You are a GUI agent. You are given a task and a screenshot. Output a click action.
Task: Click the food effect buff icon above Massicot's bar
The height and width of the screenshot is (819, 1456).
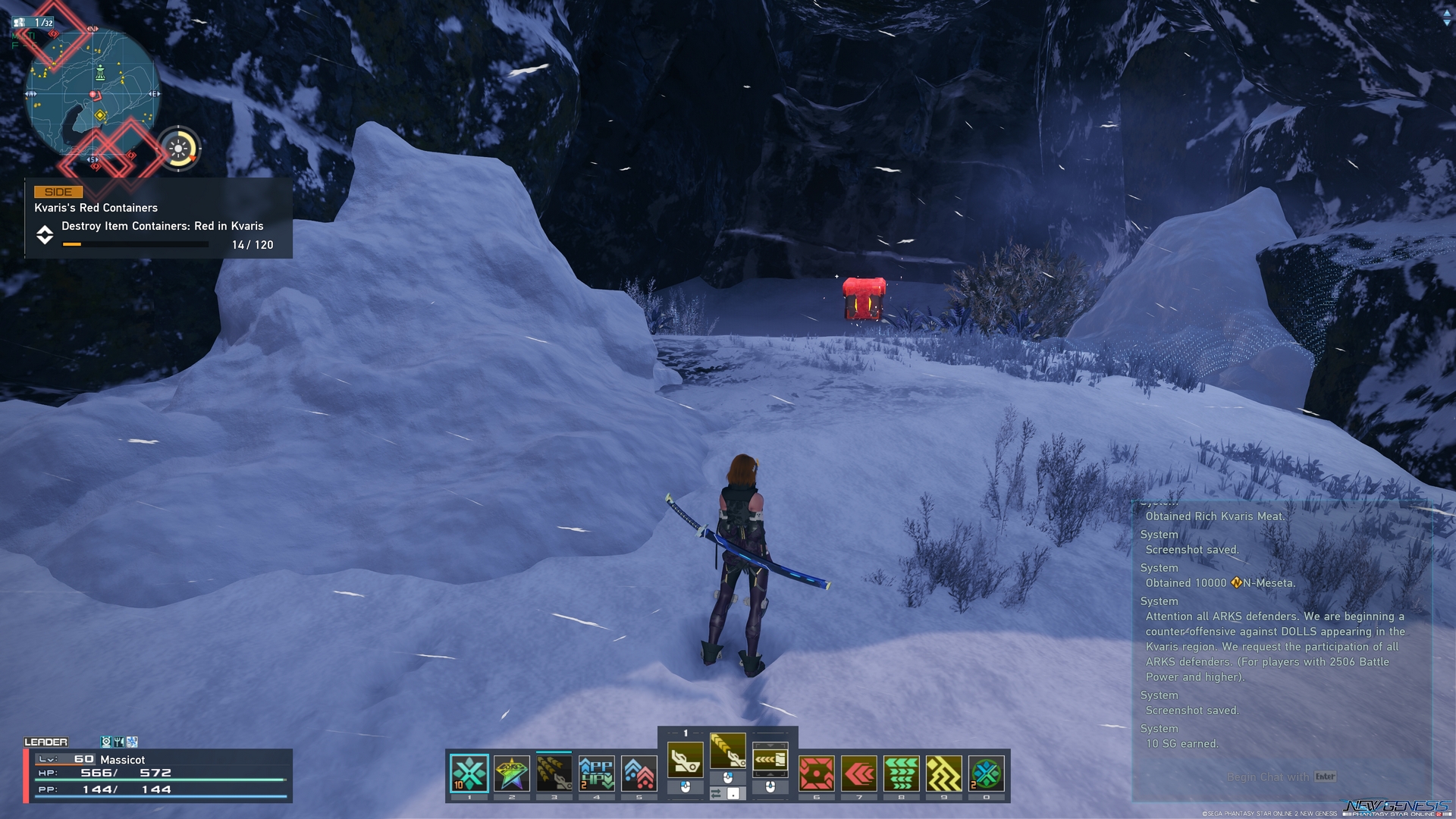click(x=119, y=741)
